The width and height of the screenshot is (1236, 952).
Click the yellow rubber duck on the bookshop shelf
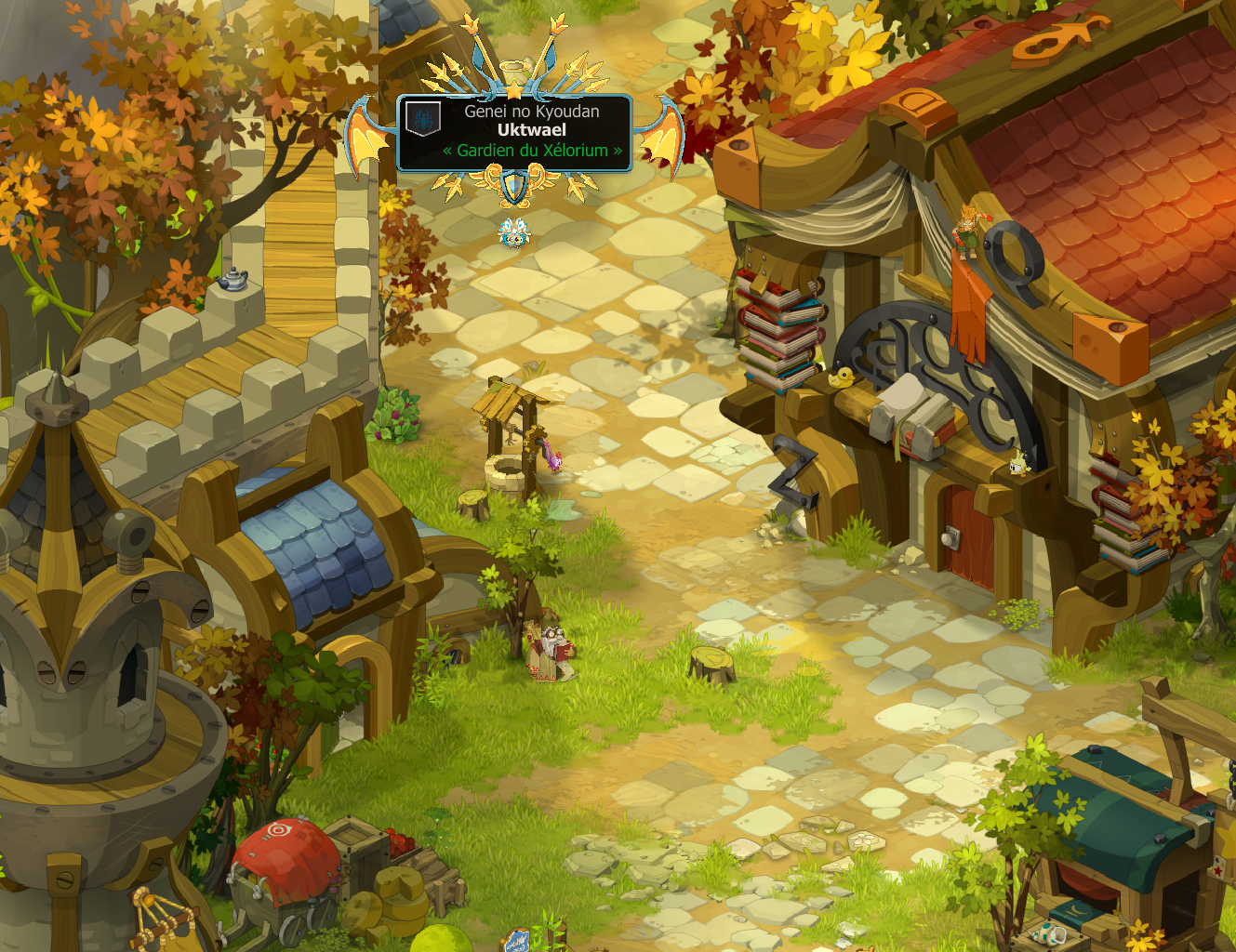pyautogui.click(x=843, y=378)
